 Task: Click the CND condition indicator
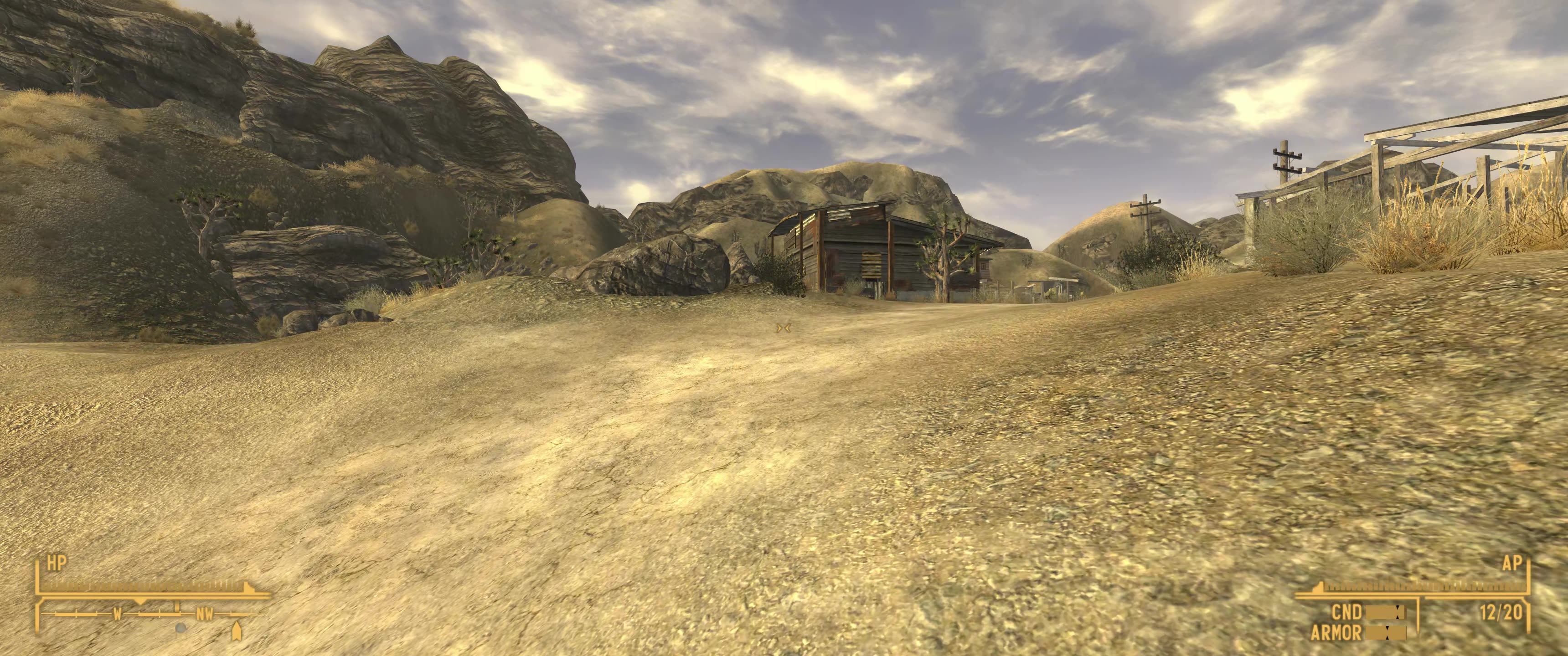[x=1347, y=611]
